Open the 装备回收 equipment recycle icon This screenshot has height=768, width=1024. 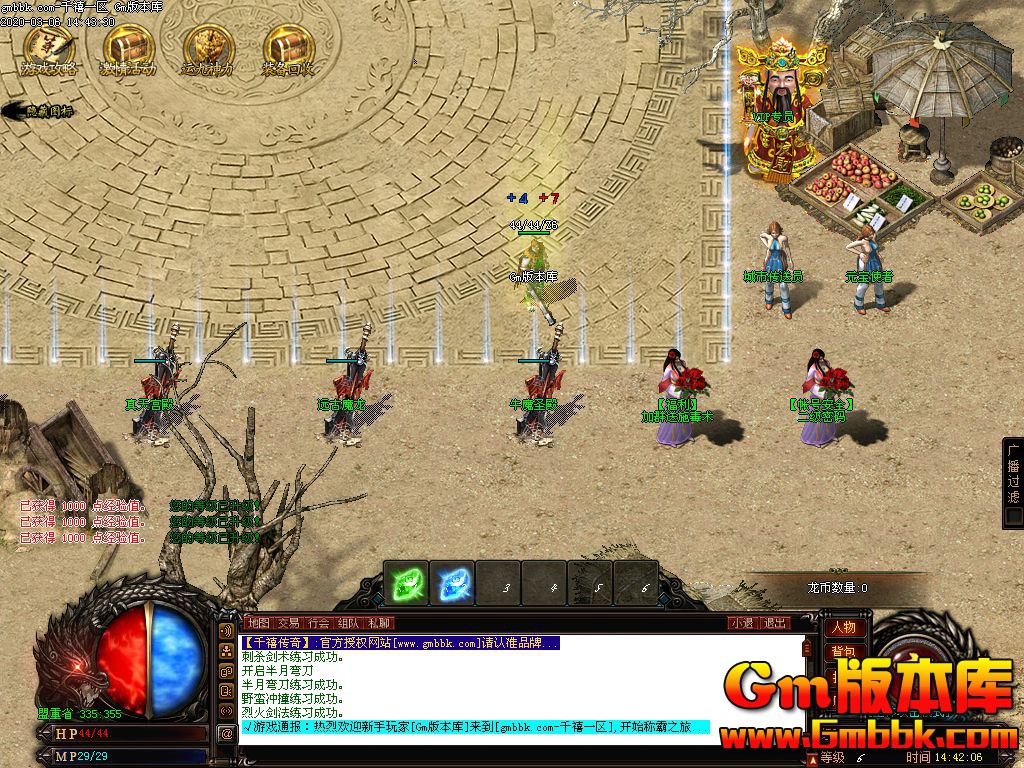[288, 49]
